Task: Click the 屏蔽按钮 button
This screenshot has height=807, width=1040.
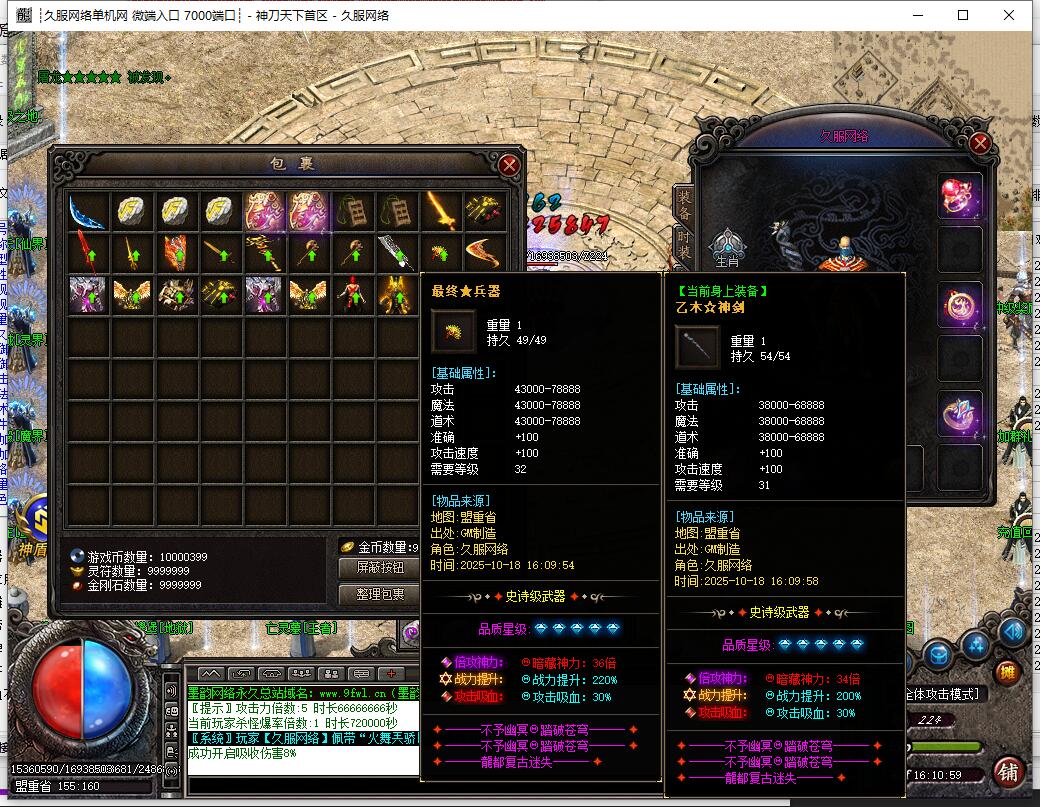Action: point(380,568)
